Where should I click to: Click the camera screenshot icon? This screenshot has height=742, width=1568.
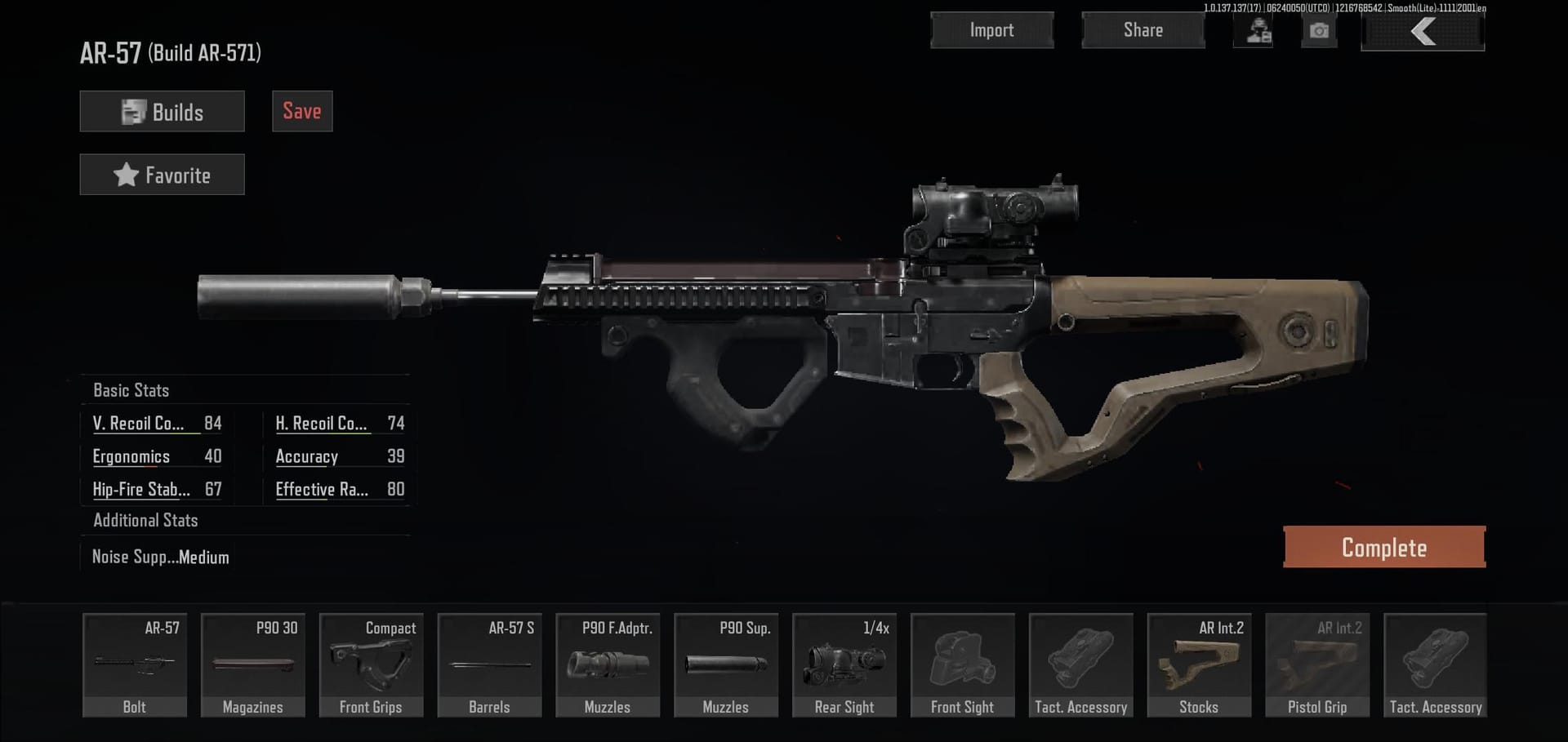[1318, 31]
